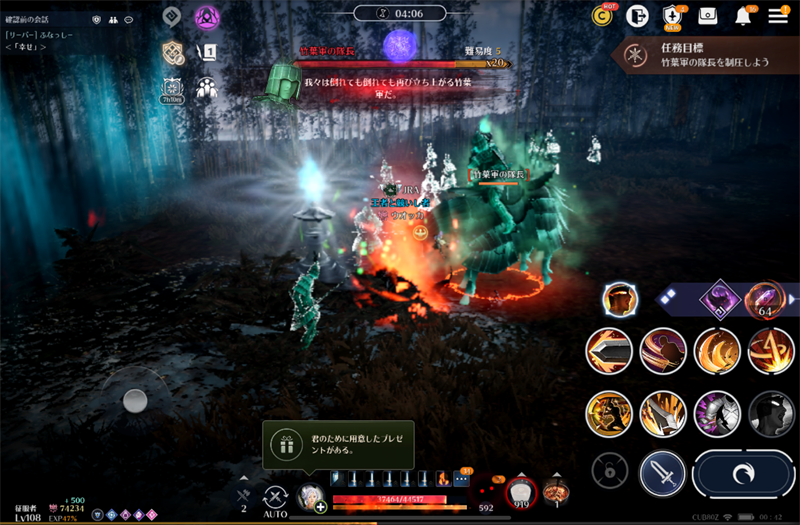Open the notifications bell
Screen dimensions: 800x525
click(x=743, y=16)
